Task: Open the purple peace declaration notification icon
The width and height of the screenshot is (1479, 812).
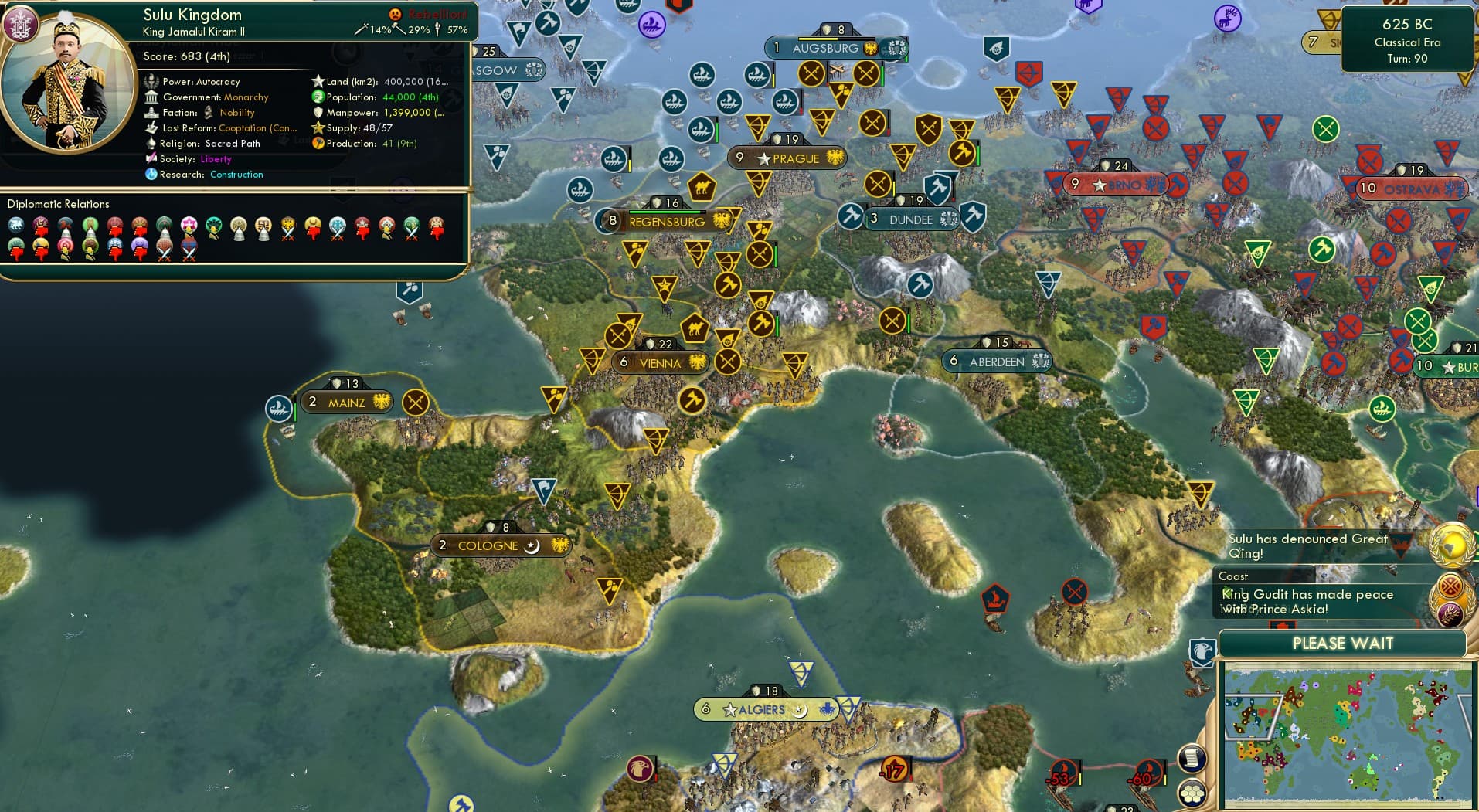Action: click(1450, 614)
